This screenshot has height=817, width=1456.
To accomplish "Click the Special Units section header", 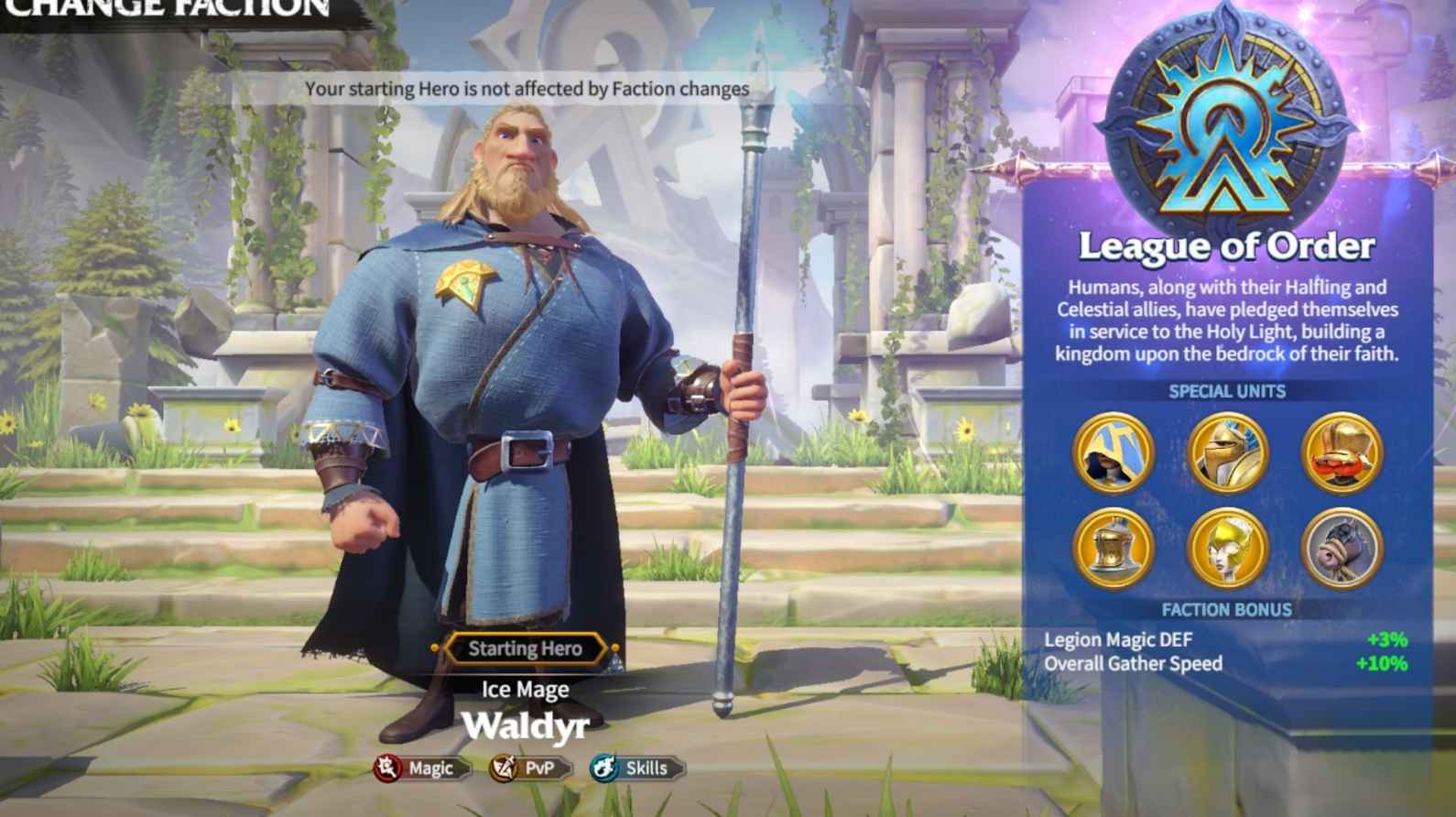I will tap(1227, 391).
